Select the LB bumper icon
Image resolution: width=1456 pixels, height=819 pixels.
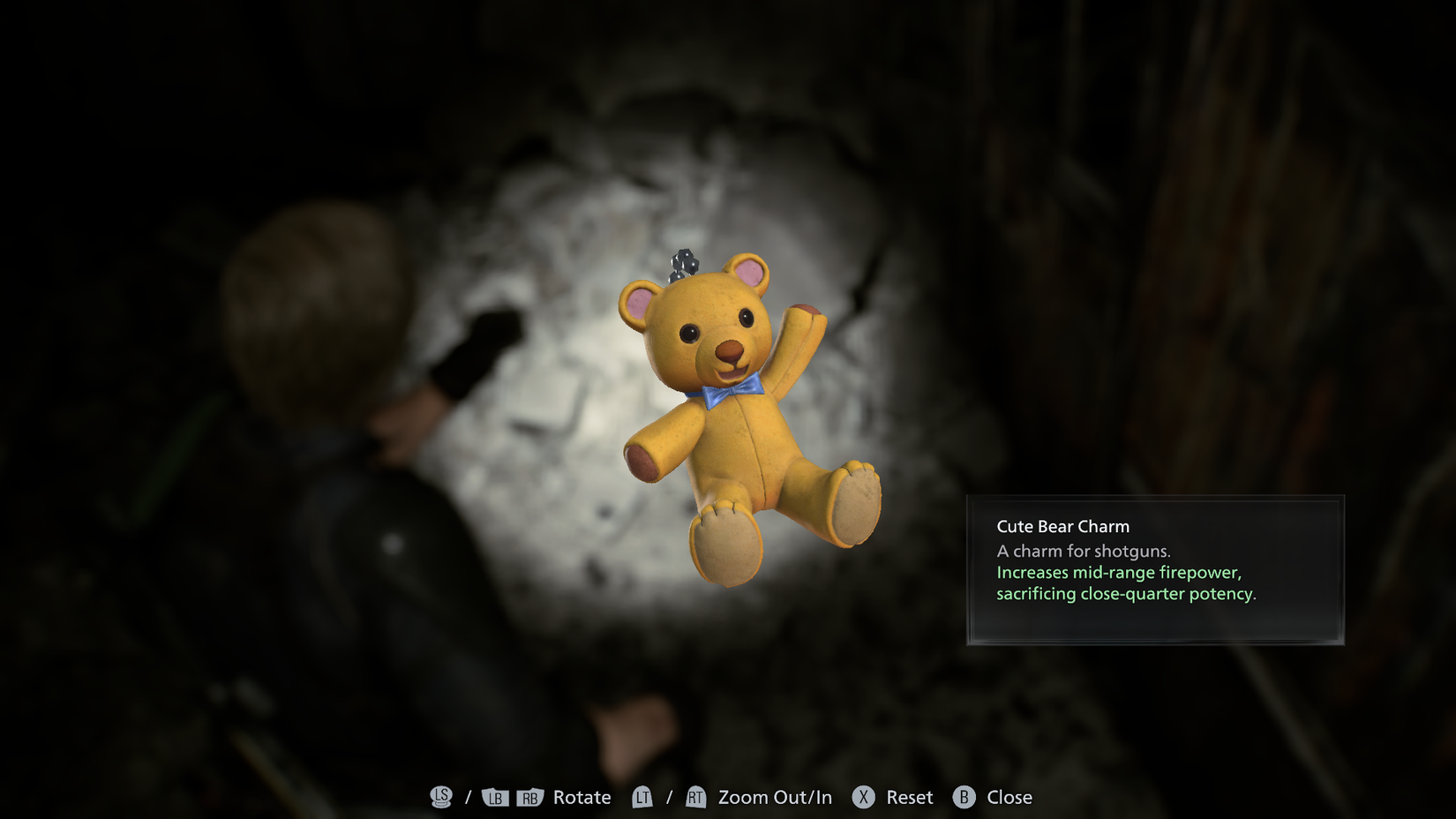pos(494,797)
